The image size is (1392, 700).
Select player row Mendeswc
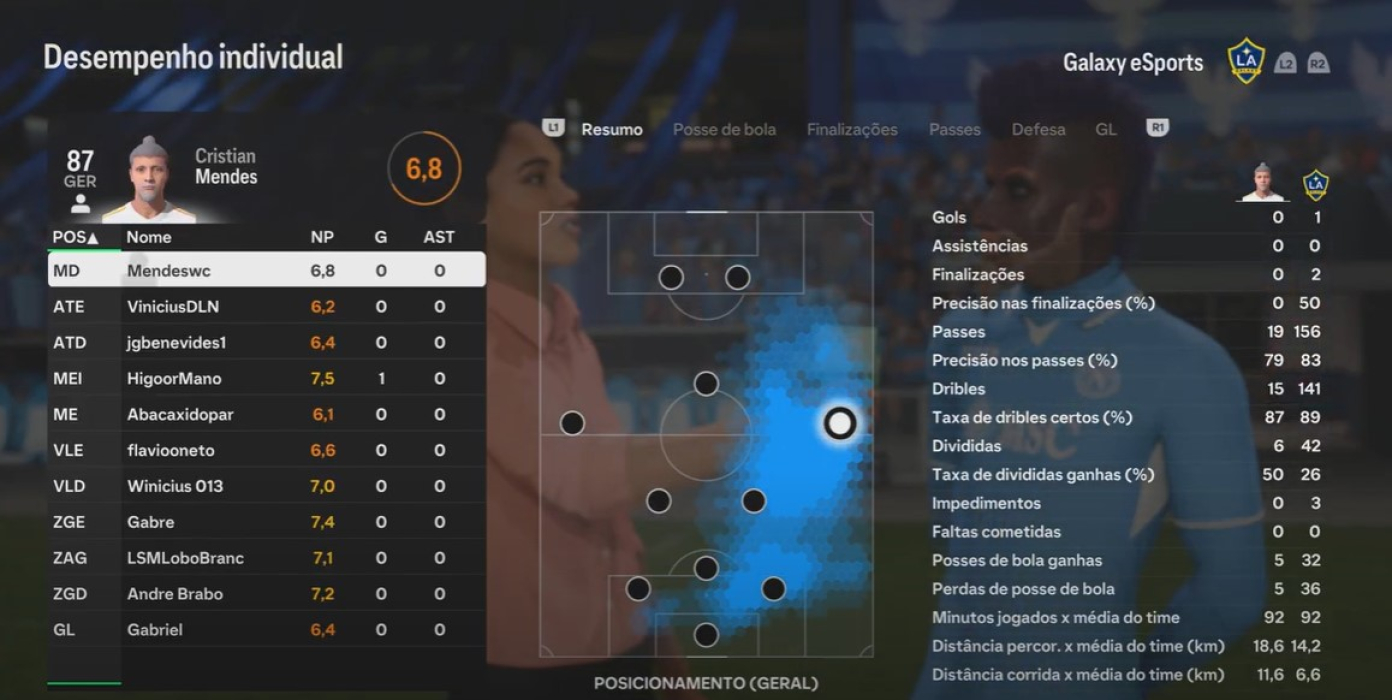pyautogui.click(x=266, y=270)
